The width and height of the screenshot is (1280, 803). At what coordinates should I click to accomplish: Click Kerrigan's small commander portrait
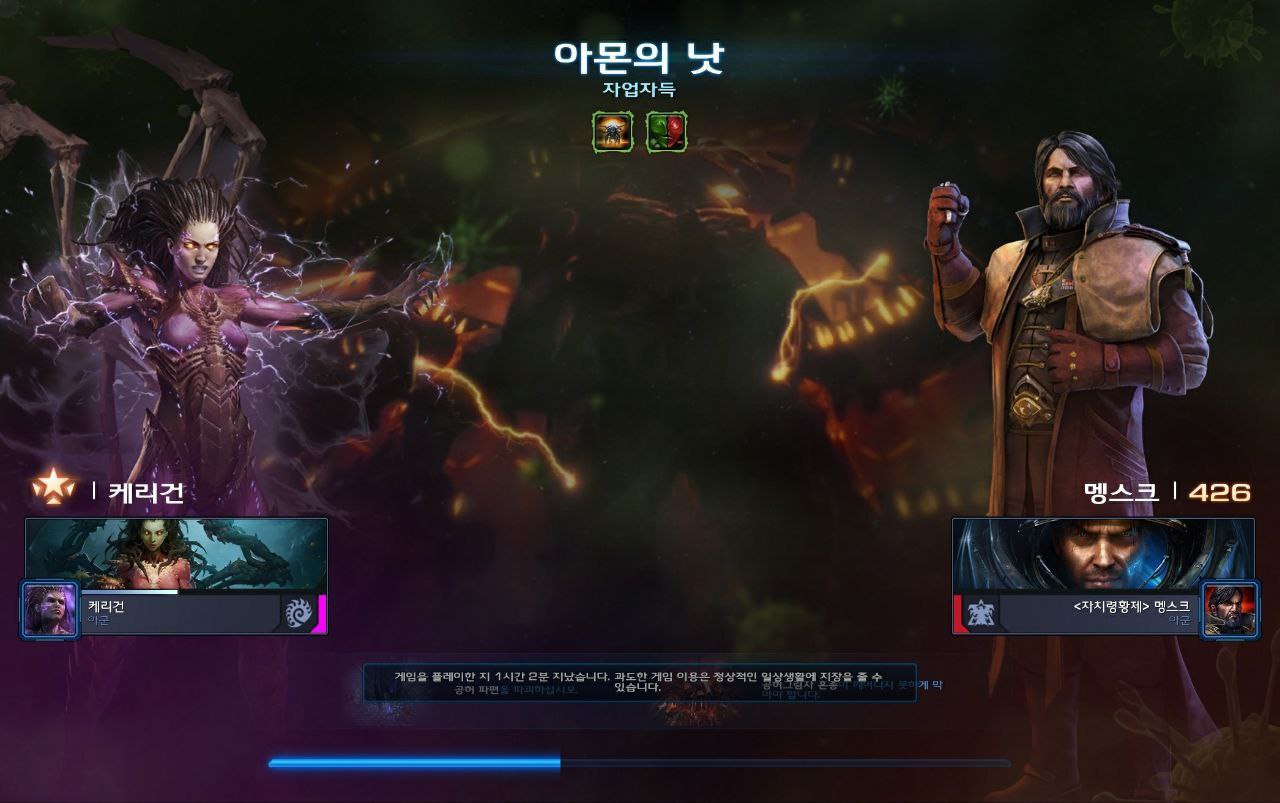(x=49, y=609)
